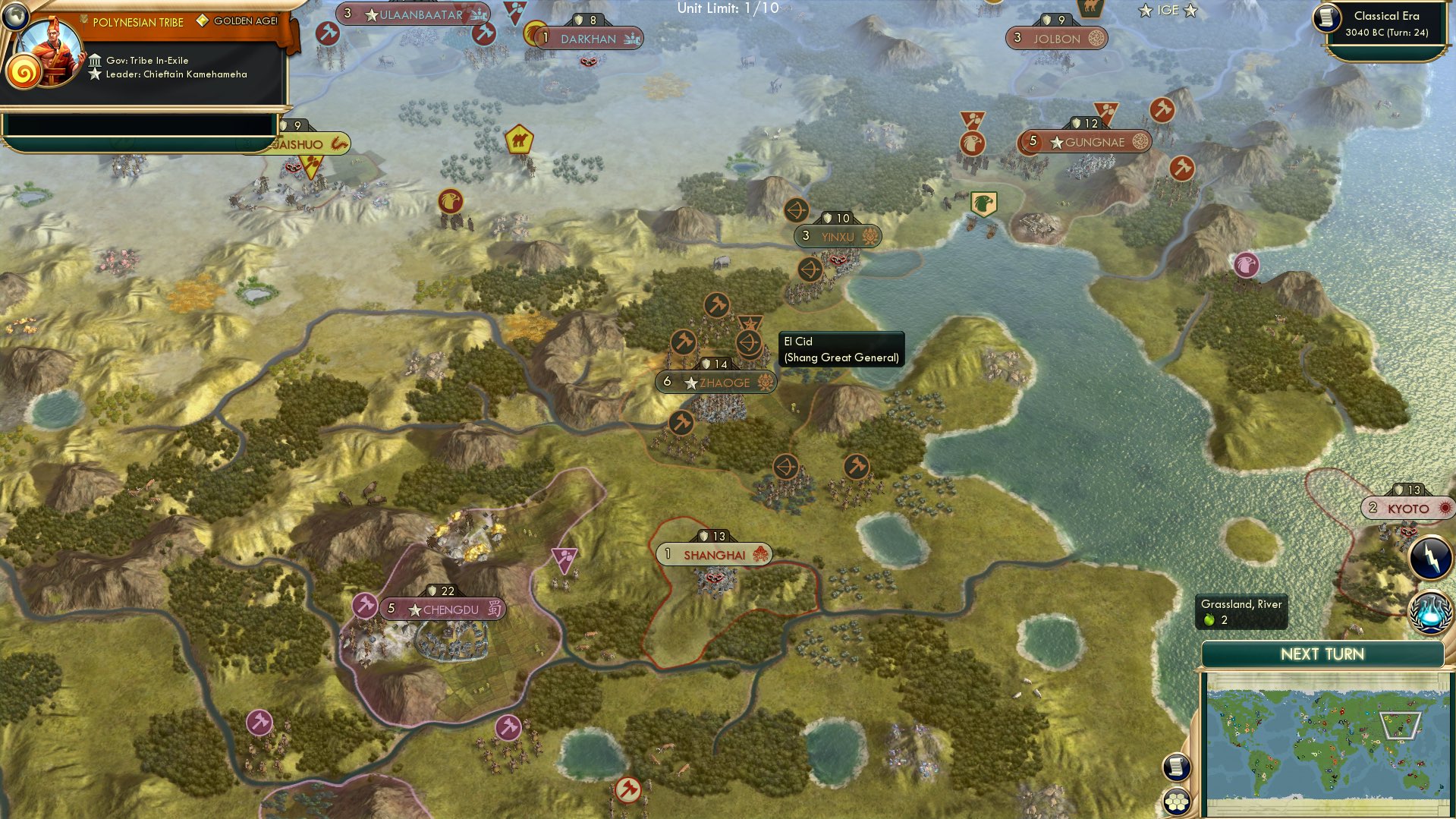Click the Golden Age diamond icon
Screen dimensions: 1456x819
(201, 22)
